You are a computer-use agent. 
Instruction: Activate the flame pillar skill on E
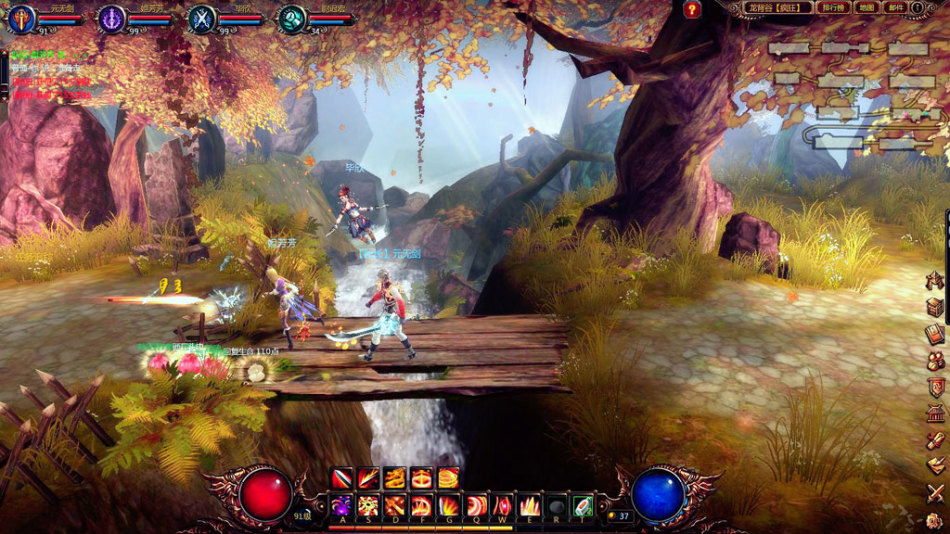pos(531,505)
